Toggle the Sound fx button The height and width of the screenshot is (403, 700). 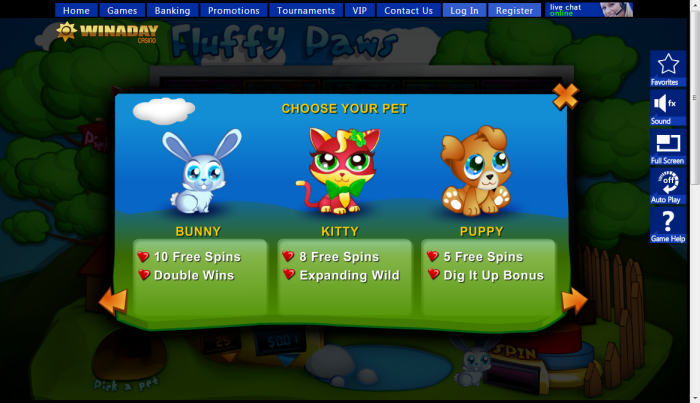pos(667,106)
